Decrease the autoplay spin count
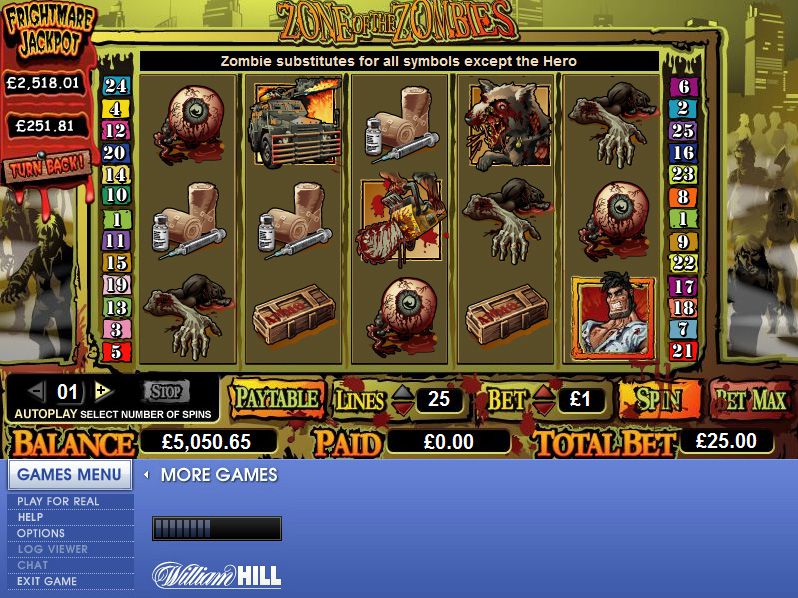The width and height of the screenshot is (798, 598). pos(38,391)
